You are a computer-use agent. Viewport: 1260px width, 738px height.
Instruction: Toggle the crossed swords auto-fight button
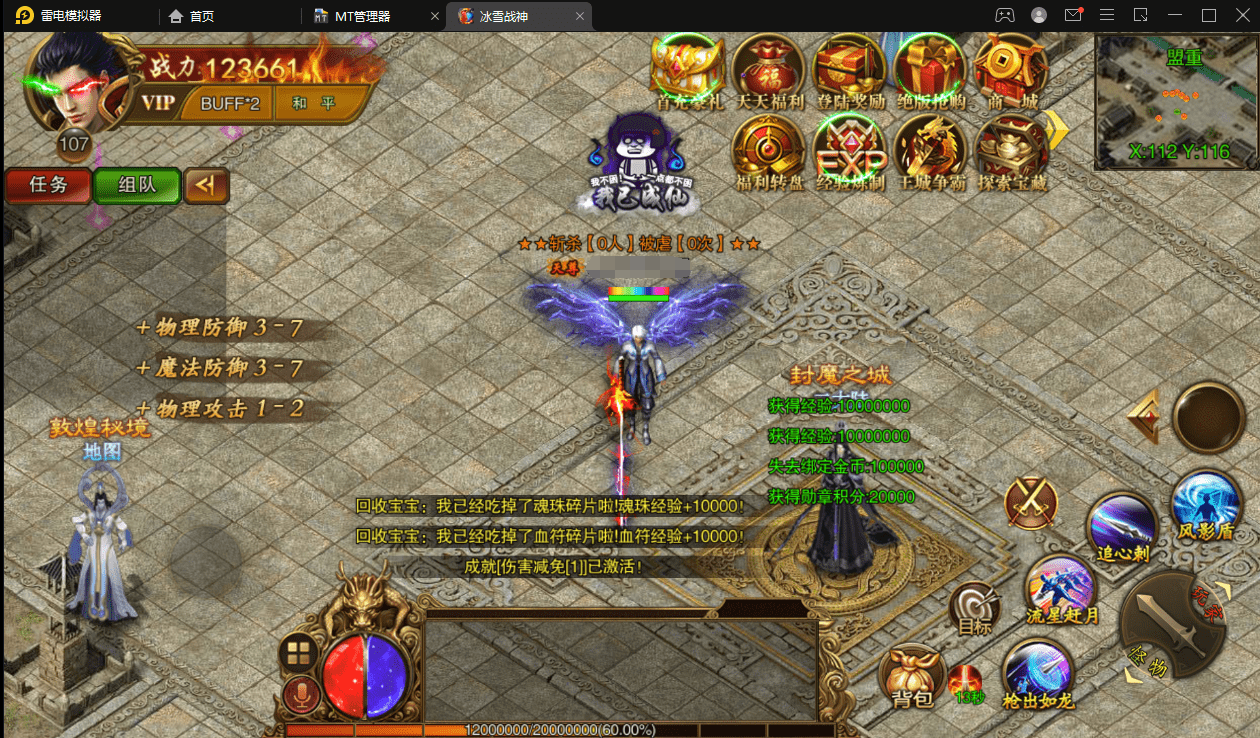[1032, 502]
